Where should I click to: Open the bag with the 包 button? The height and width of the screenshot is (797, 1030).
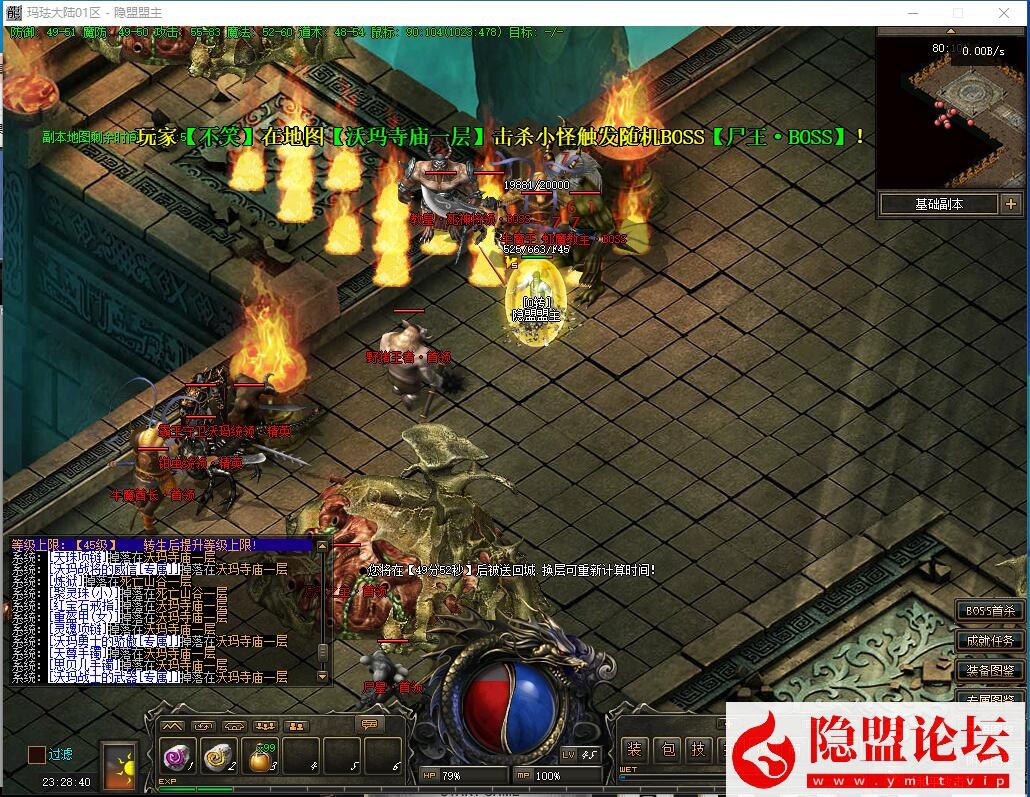click(x=667, y=750)
